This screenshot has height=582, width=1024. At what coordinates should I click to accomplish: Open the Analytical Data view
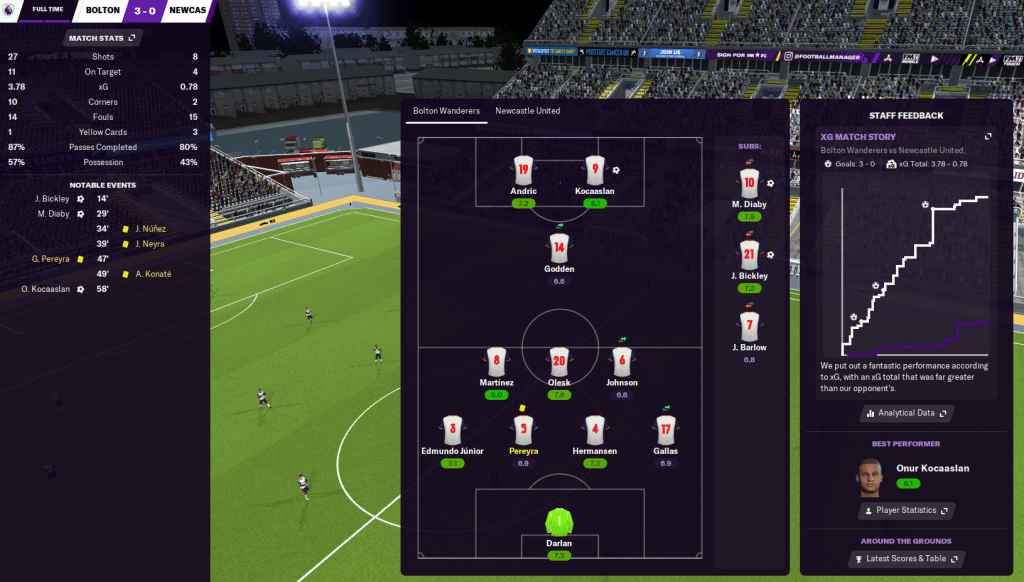click(906, 412)
